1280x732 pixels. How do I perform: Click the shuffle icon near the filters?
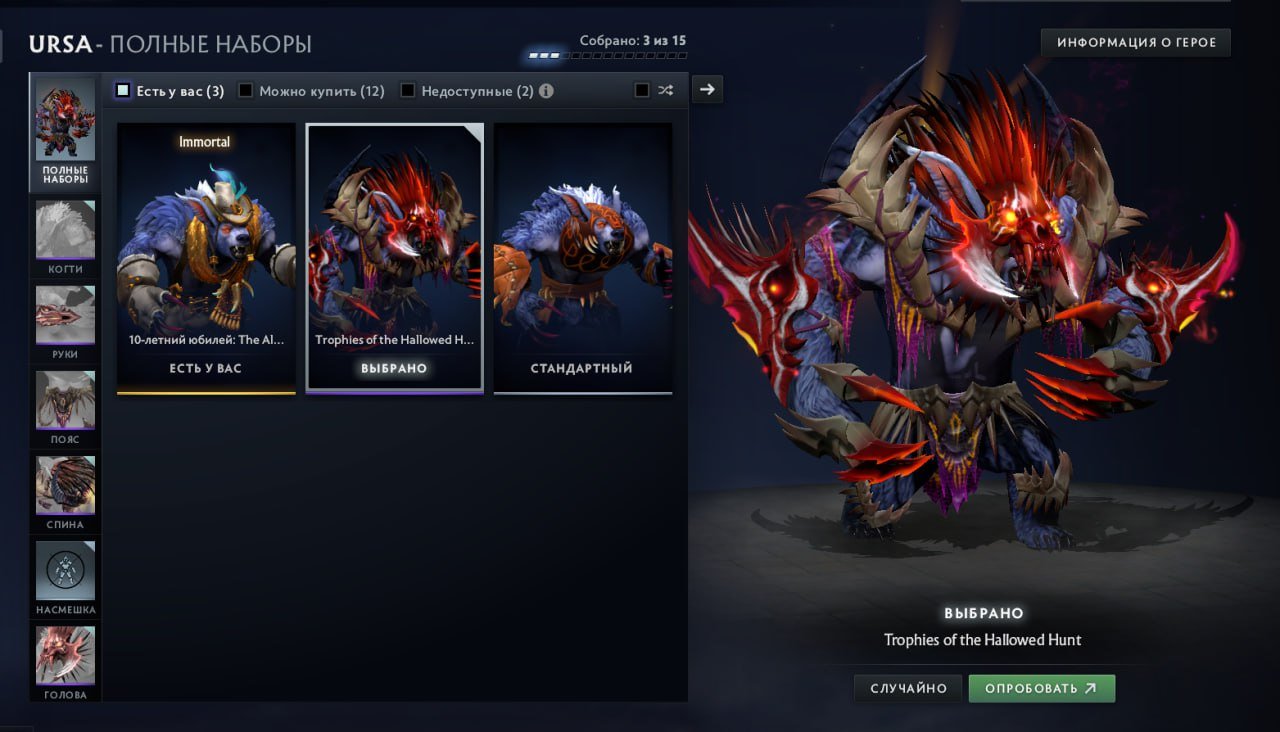click(666, 89)
